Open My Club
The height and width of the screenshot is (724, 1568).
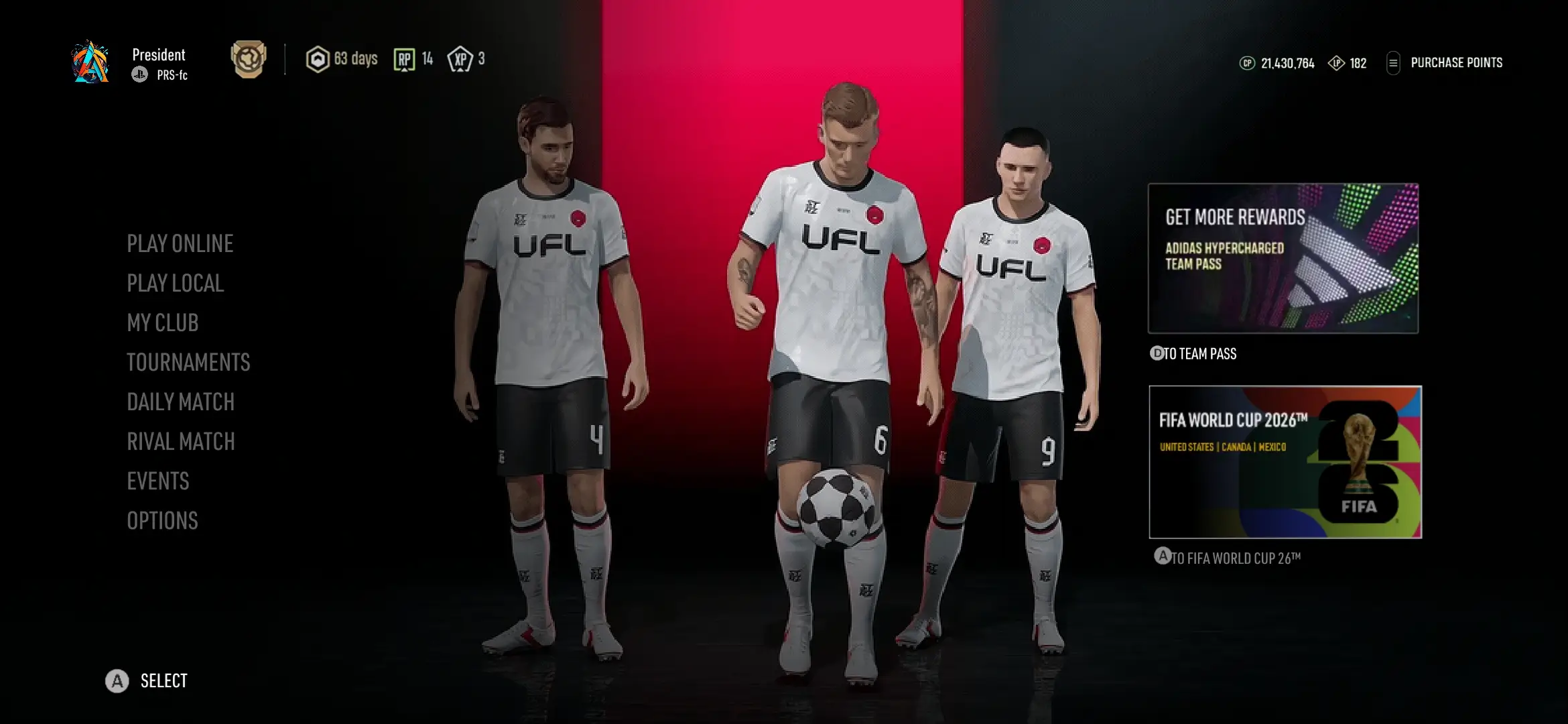(x=162, y=322)
